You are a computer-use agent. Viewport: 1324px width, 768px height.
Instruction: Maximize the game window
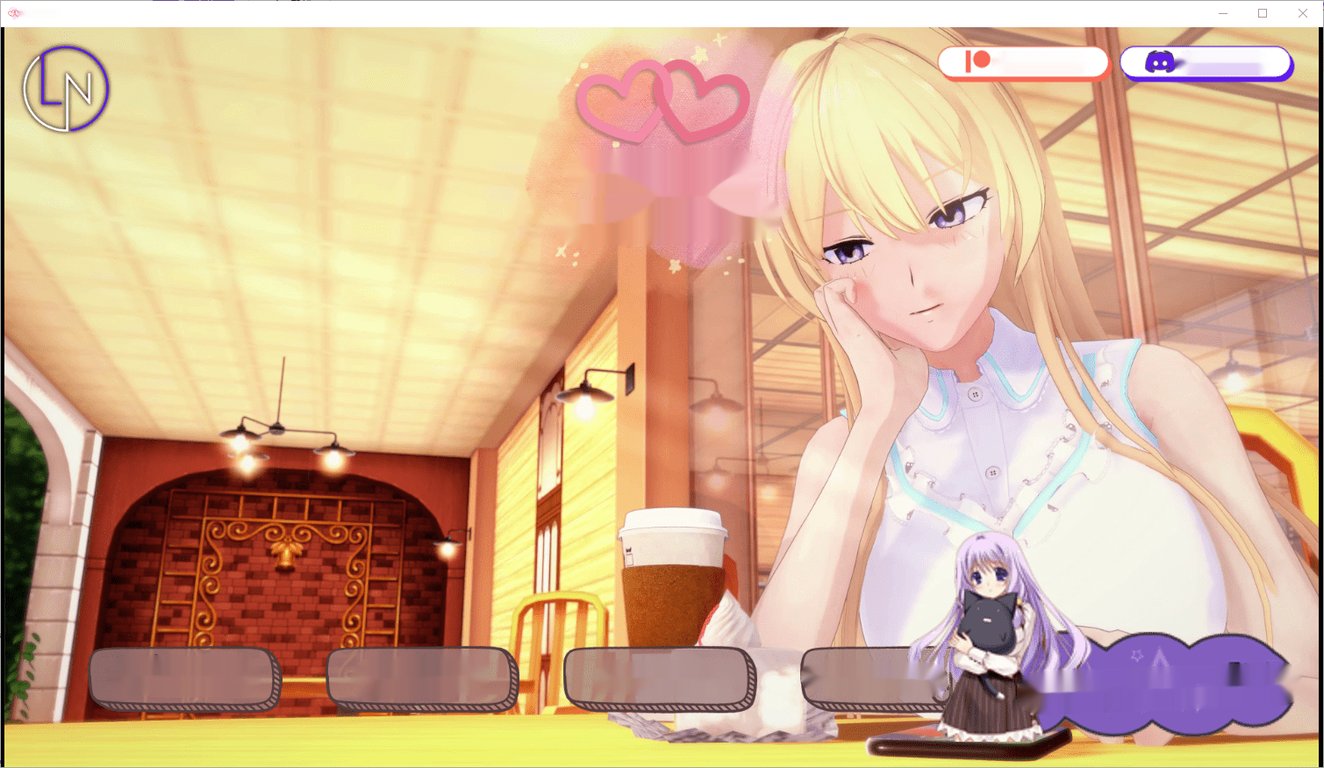pos(1263,13)
